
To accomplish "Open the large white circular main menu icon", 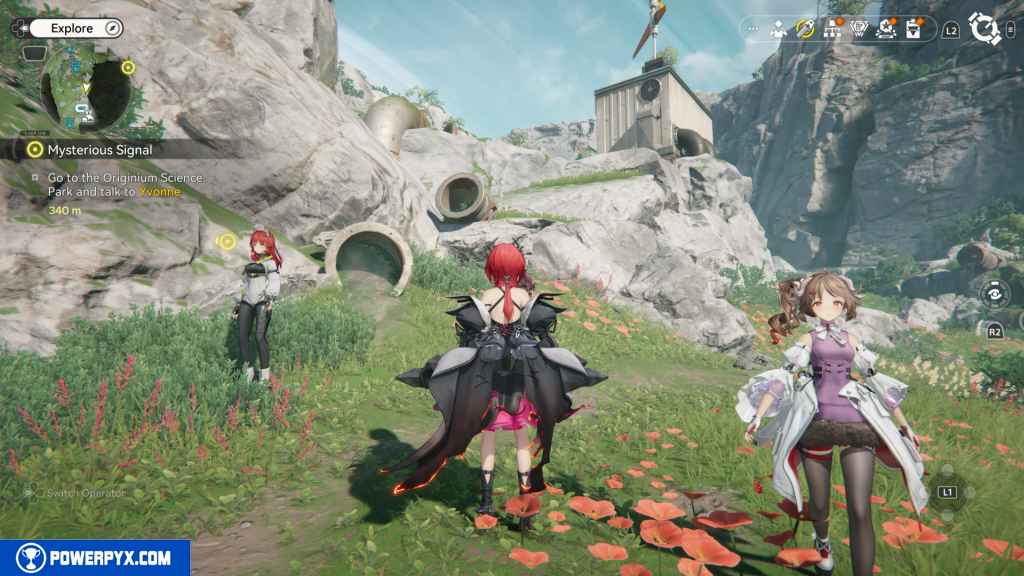I will 985,29.
